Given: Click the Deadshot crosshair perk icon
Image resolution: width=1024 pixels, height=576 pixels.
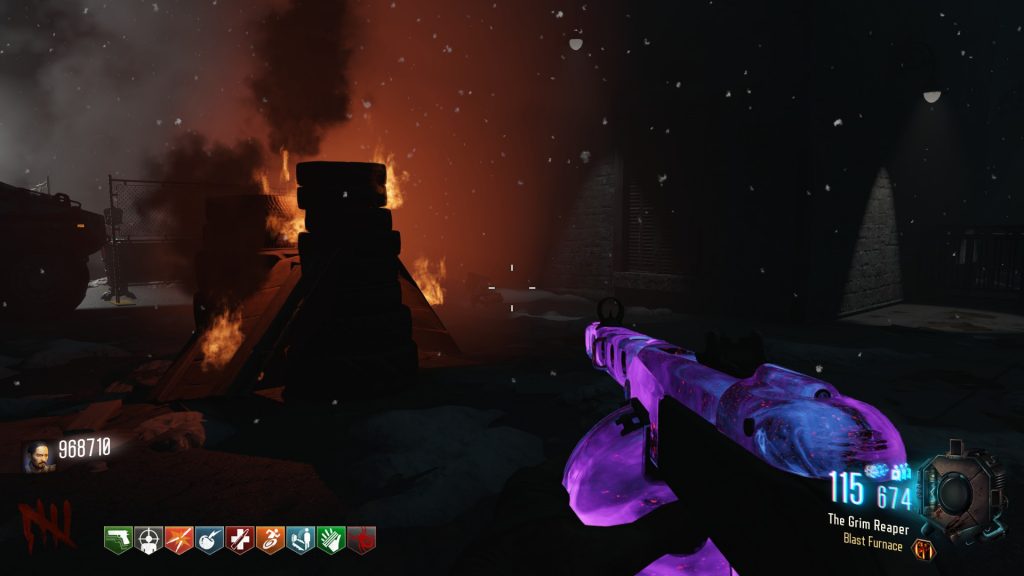Looking at the screenshot, I should tap(148, 539).
